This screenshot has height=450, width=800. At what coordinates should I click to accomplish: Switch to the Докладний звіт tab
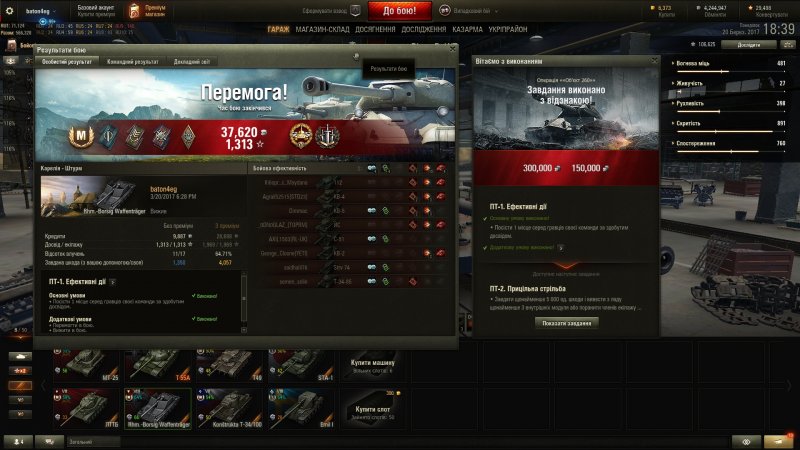tap(192, 62)
